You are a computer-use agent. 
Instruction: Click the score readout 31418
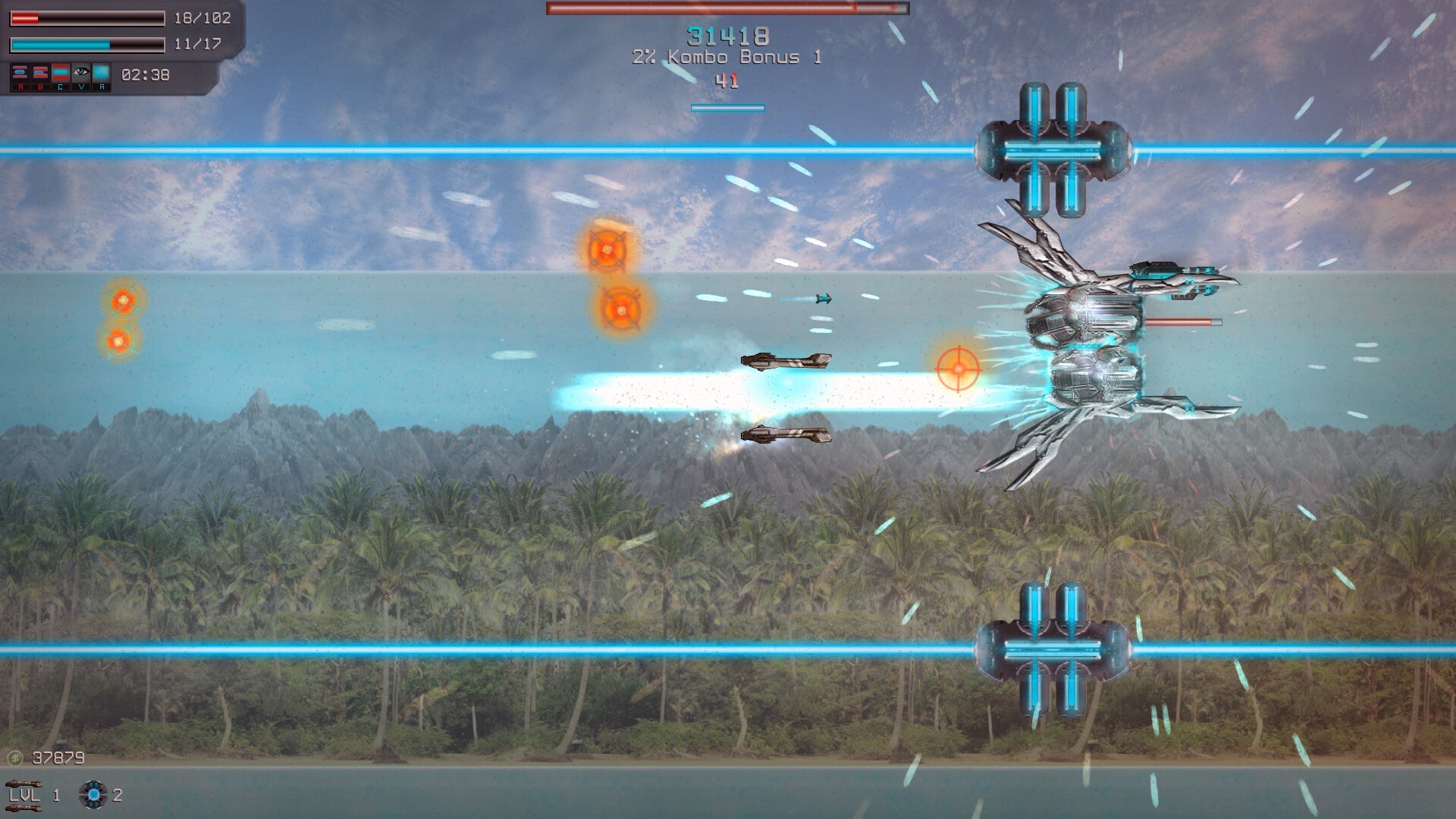726,34
